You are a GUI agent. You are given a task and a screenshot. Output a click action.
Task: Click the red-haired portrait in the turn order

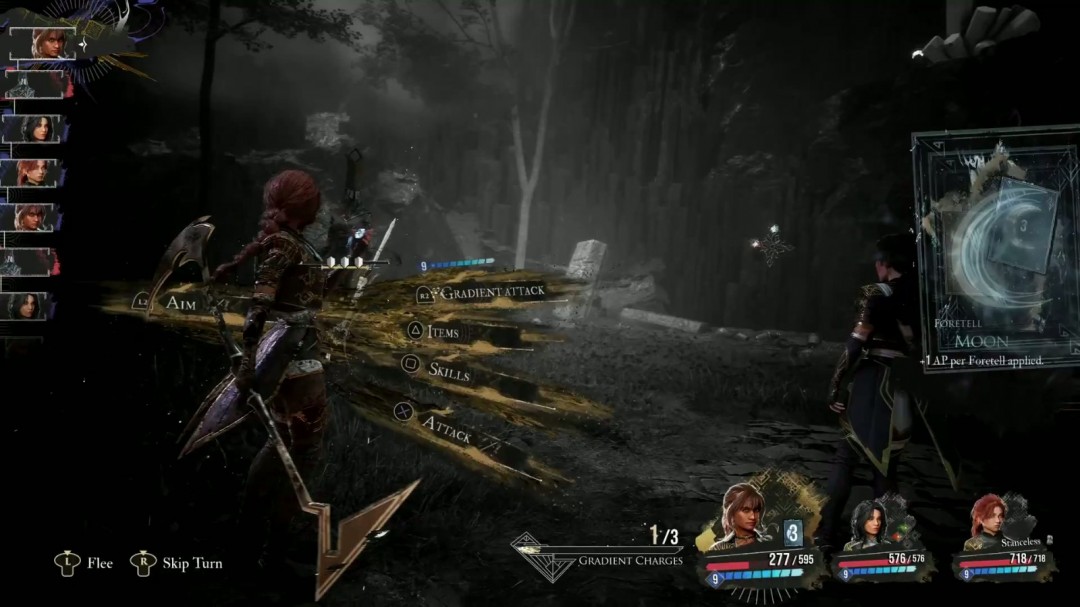33,173
